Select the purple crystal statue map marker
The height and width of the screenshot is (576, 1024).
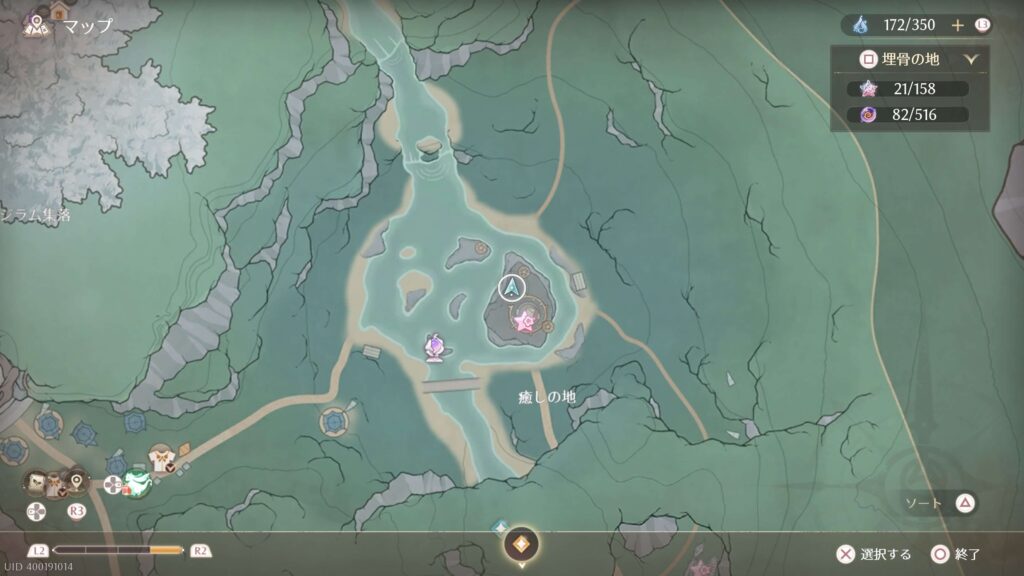435,346
